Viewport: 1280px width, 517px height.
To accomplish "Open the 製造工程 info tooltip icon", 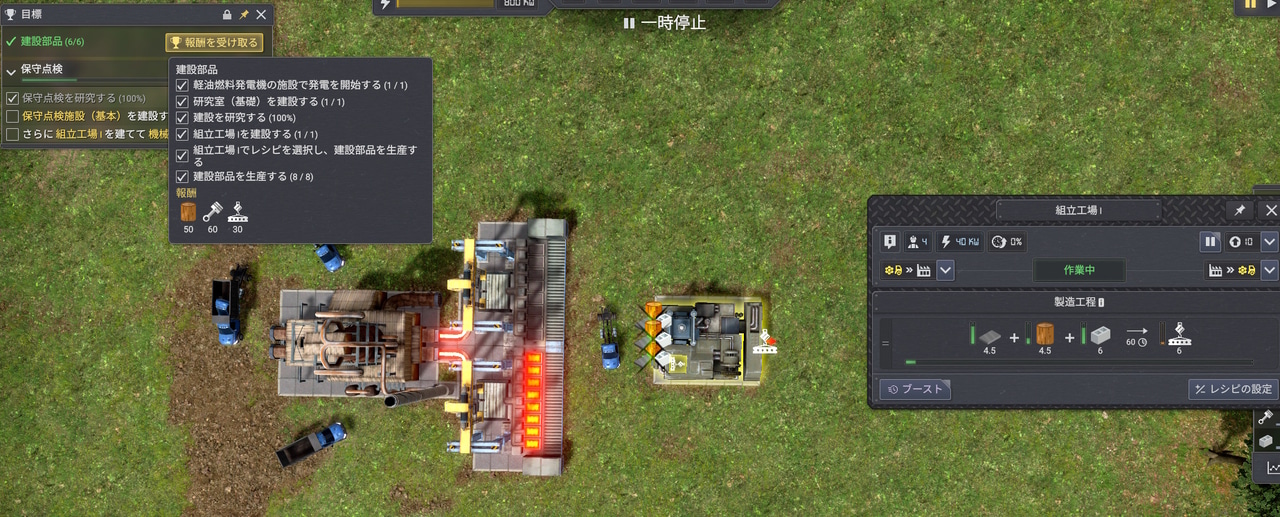I will pyautogui.click(x=1101, y=302).
